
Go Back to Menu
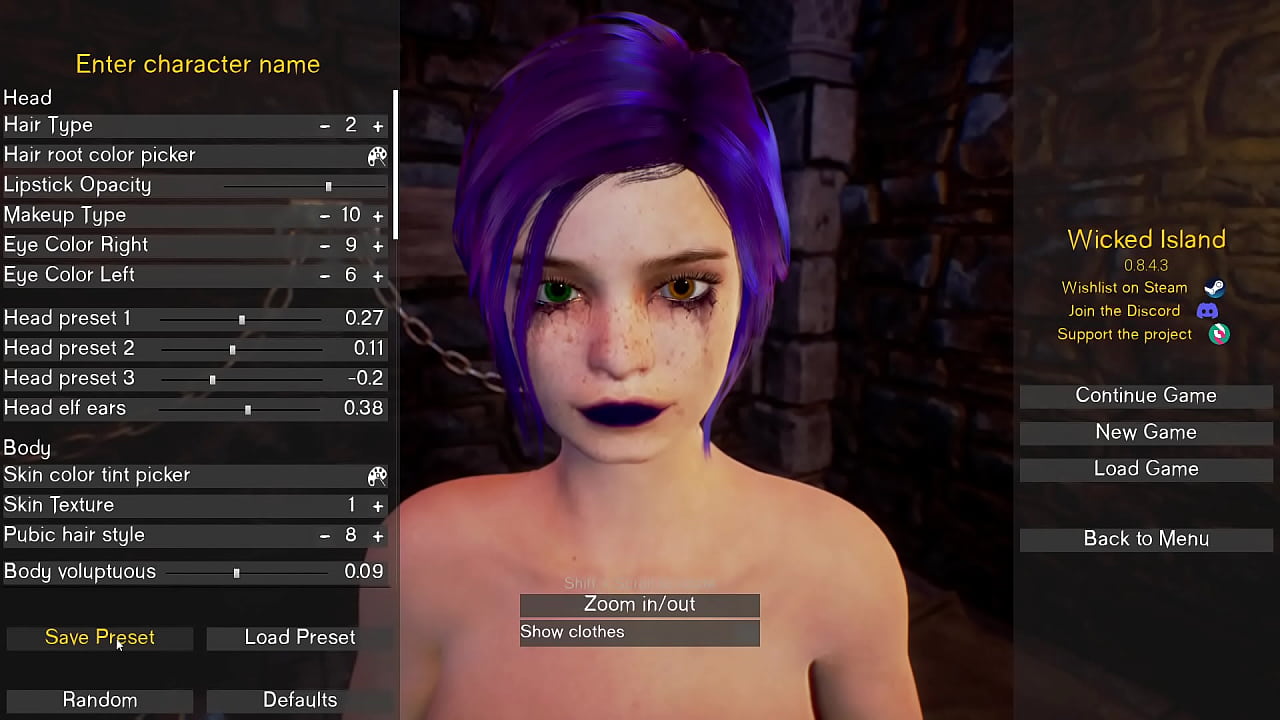pos(1146,539)
